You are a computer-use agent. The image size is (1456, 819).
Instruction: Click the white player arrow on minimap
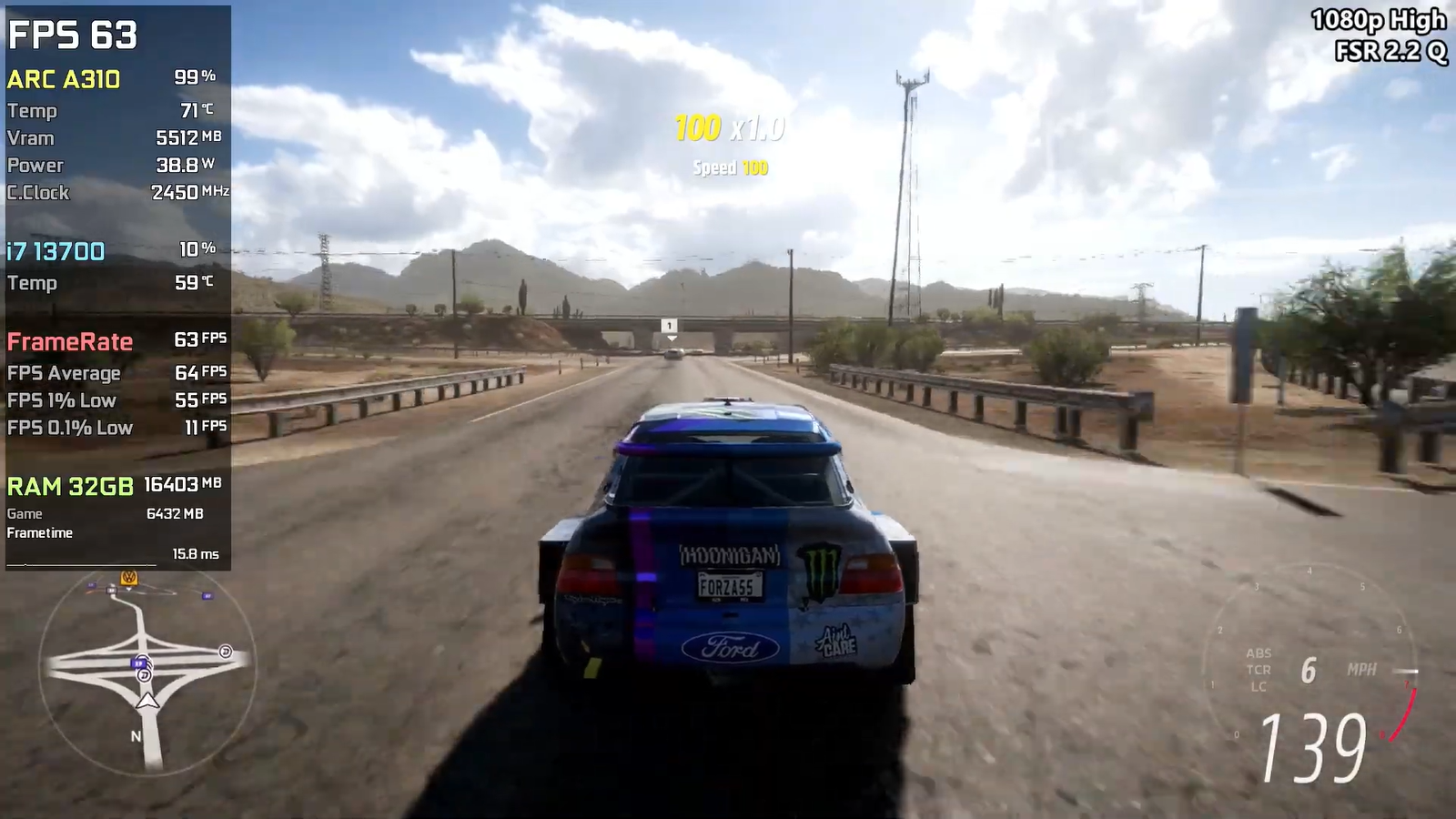click(147, 701)
